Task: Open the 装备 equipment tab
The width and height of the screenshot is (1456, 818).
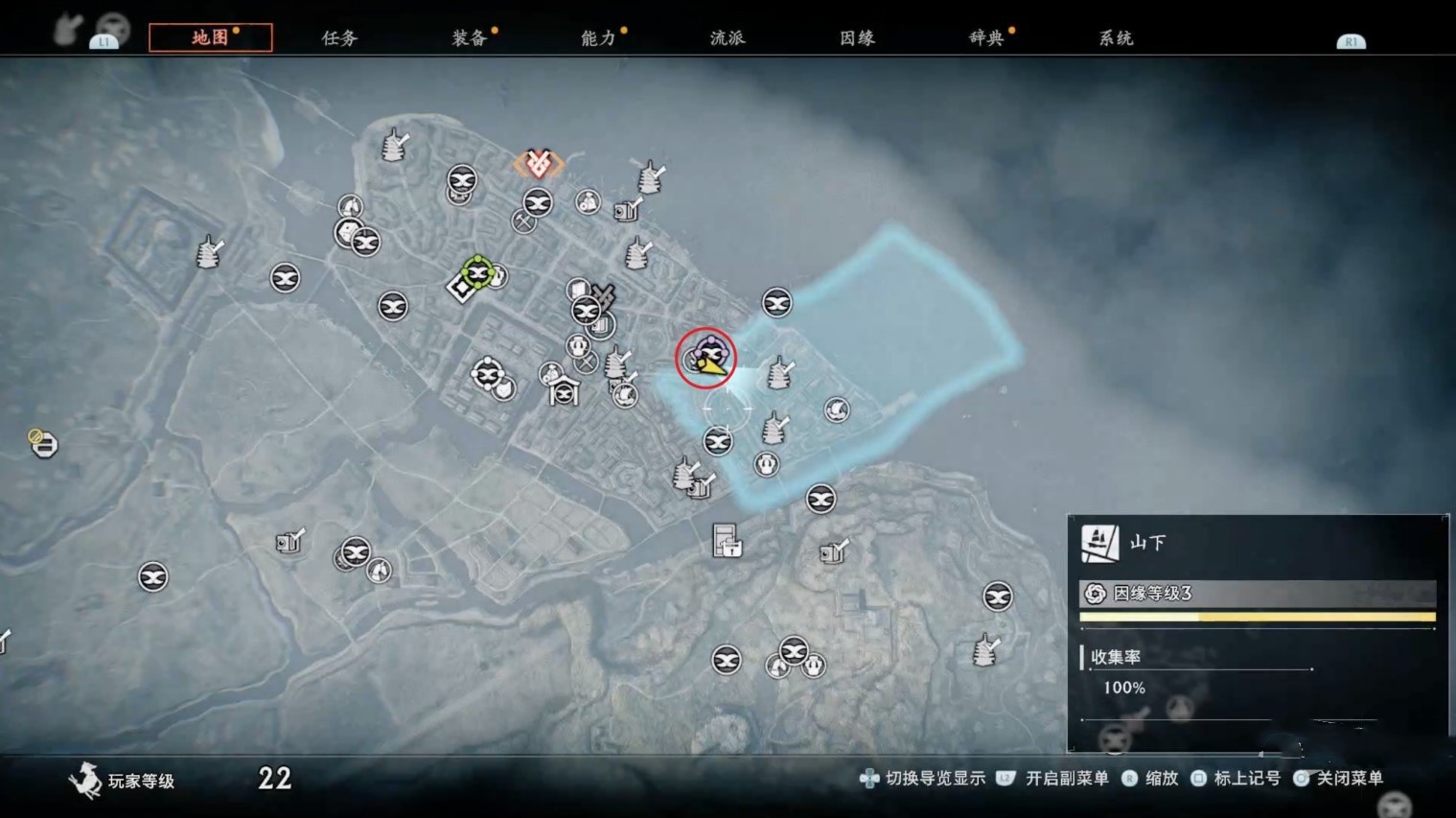Action: 467,38
